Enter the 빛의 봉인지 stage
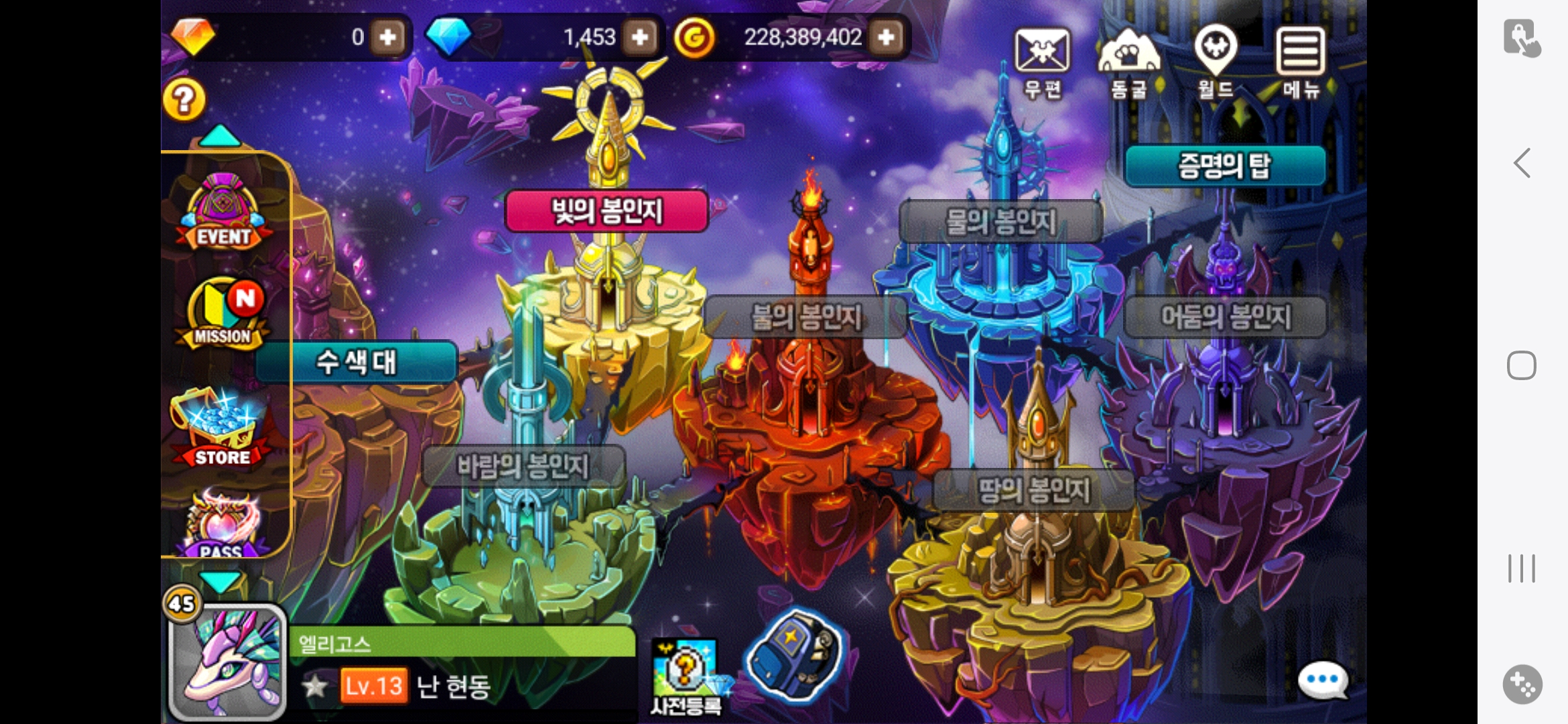 [606, 211]
